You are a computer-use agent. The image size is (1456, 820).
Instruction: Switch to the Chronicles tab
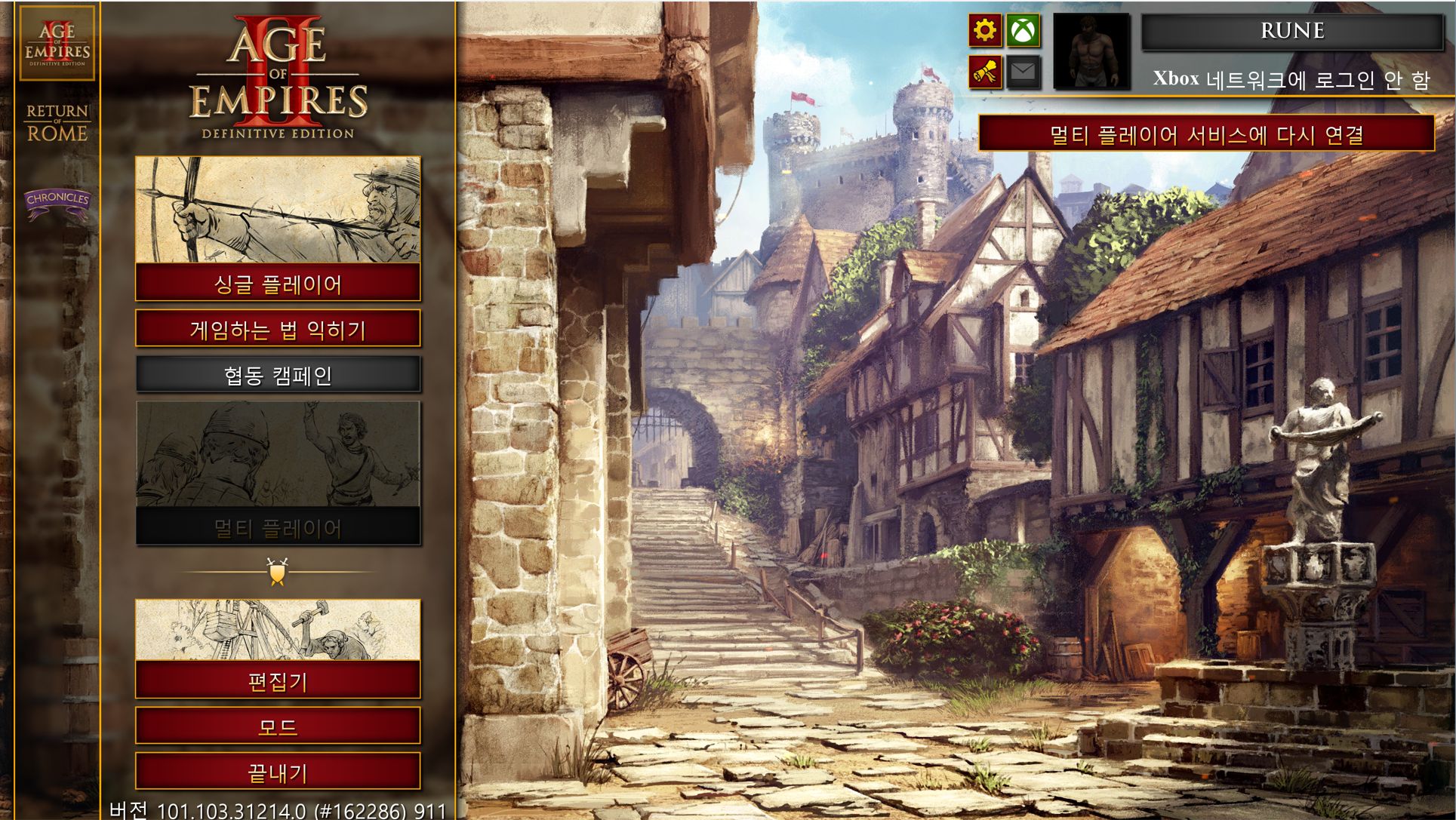[x=57, y=201]
